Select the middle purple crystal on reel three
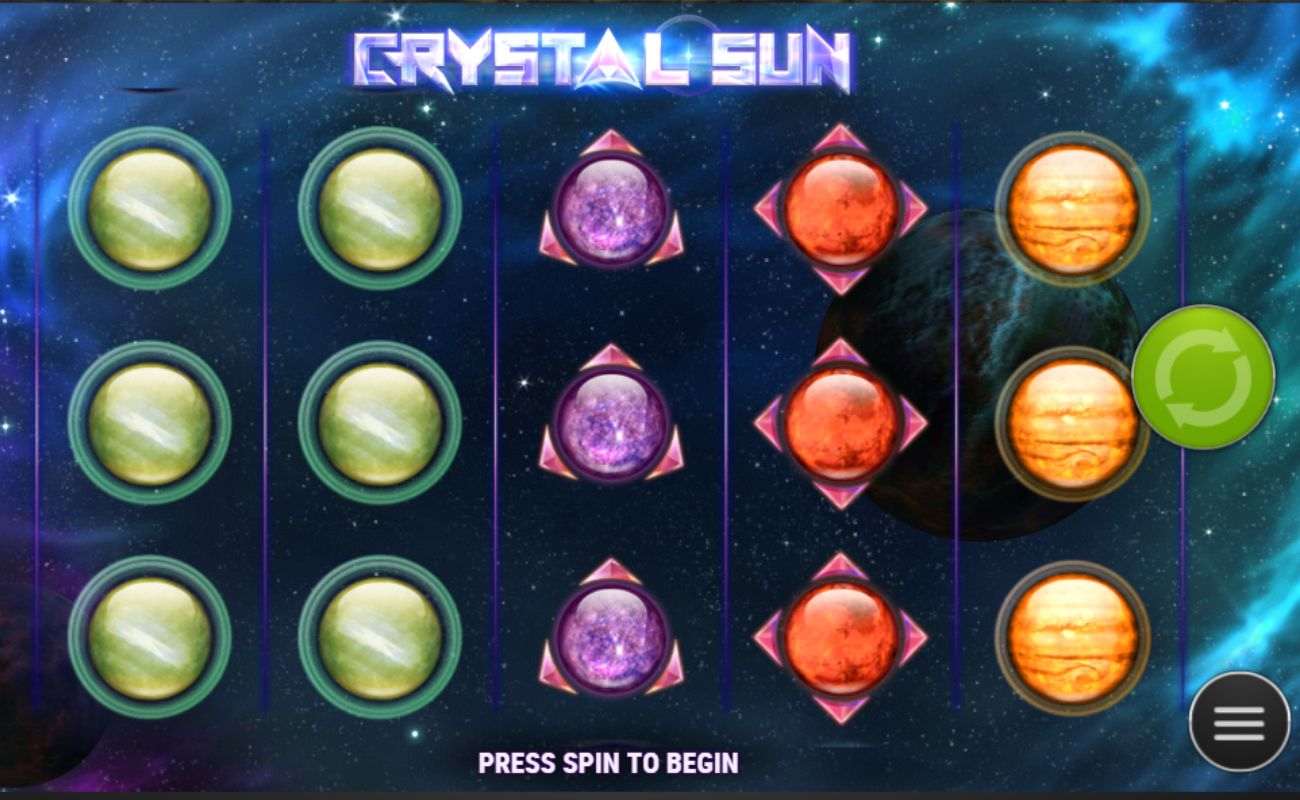 611,425
